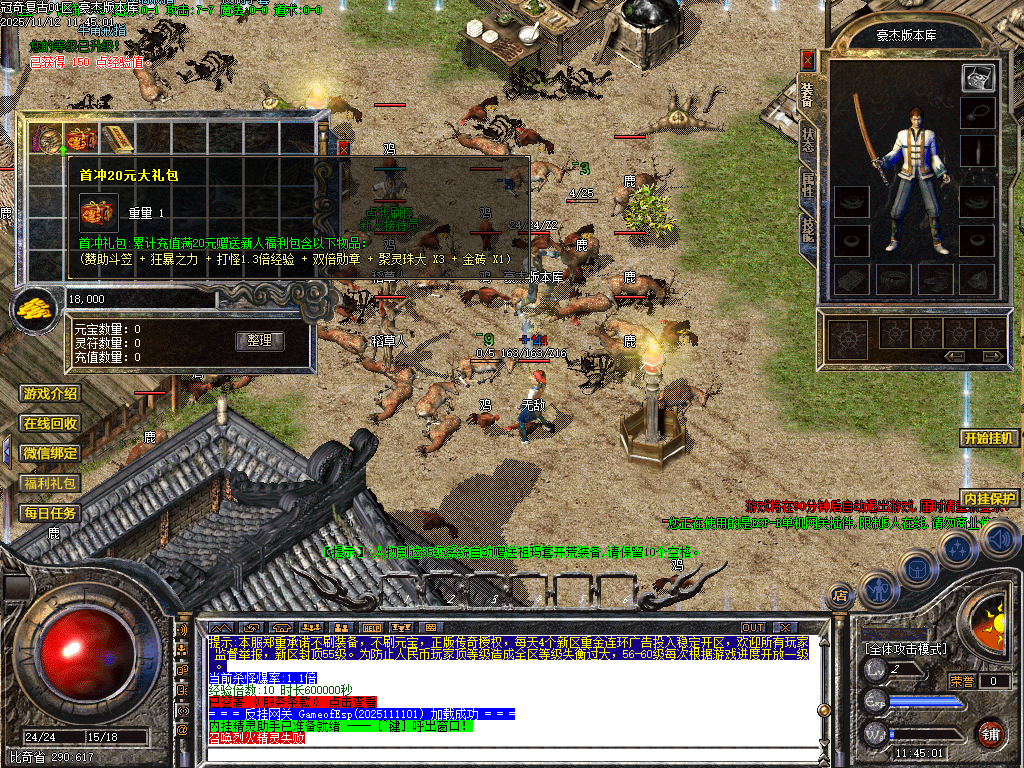Open the 在线回收 online recycle menu
The height and width of the screenshot is (768, 1024).
pos(51,424)
